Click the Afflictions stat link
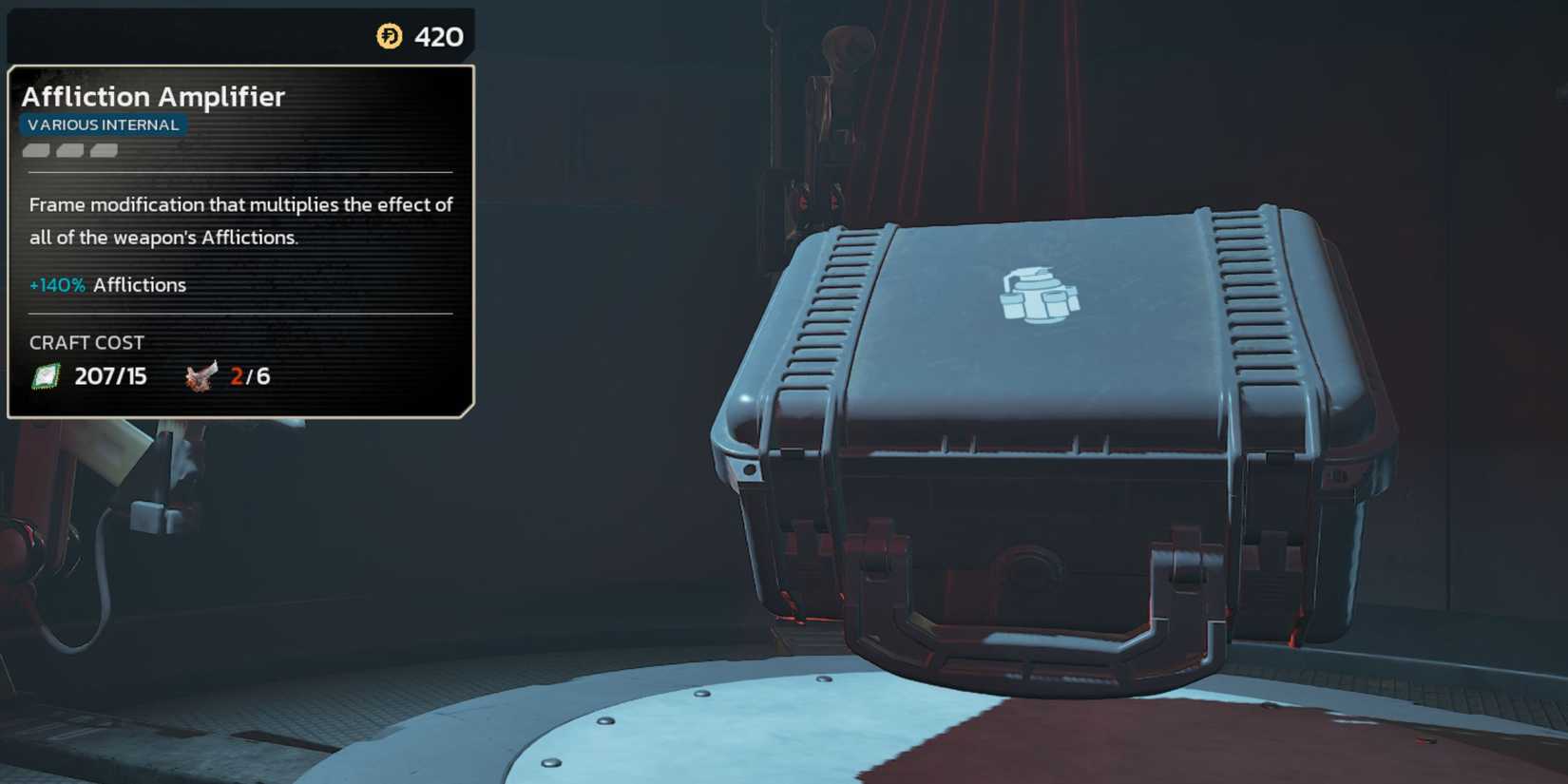 (x=139, y=284)
